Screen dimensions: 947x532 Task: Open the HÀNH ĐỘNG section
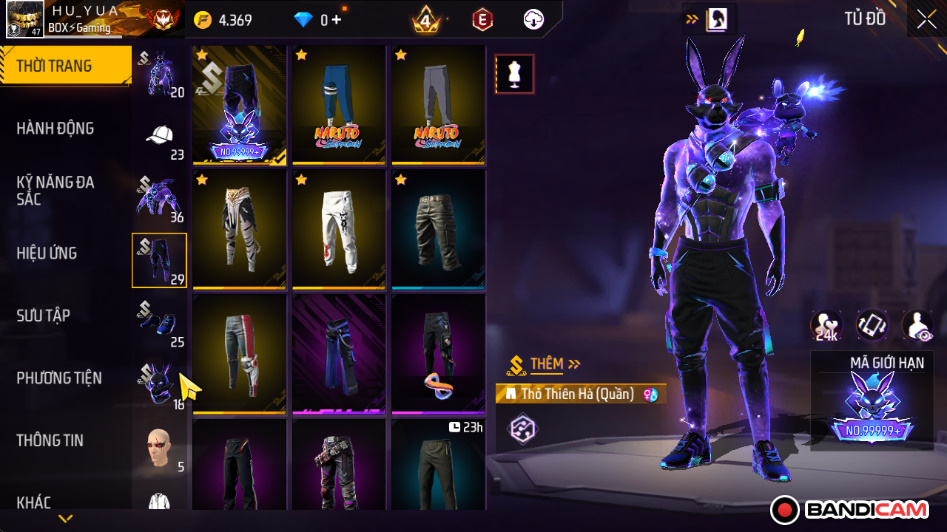tap(56, 128)
